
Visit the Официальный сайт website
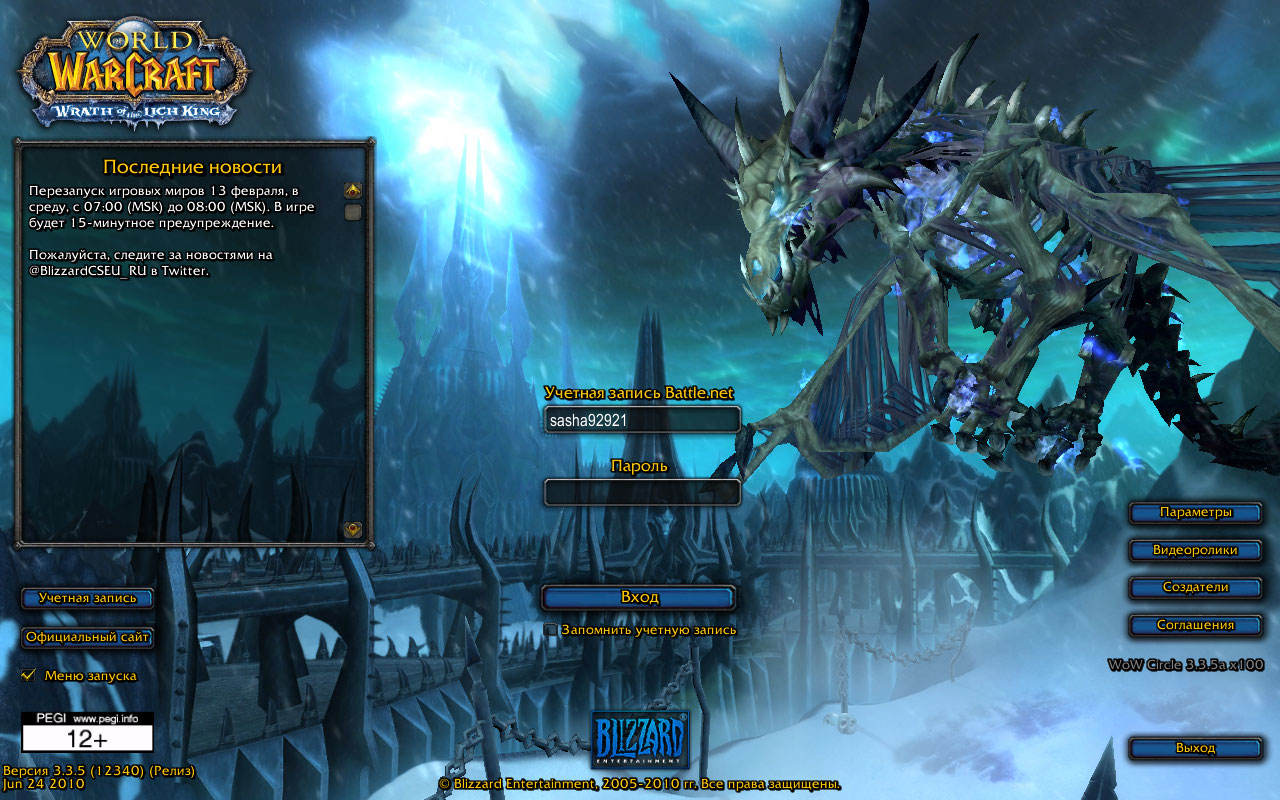(x=87, y=637)
